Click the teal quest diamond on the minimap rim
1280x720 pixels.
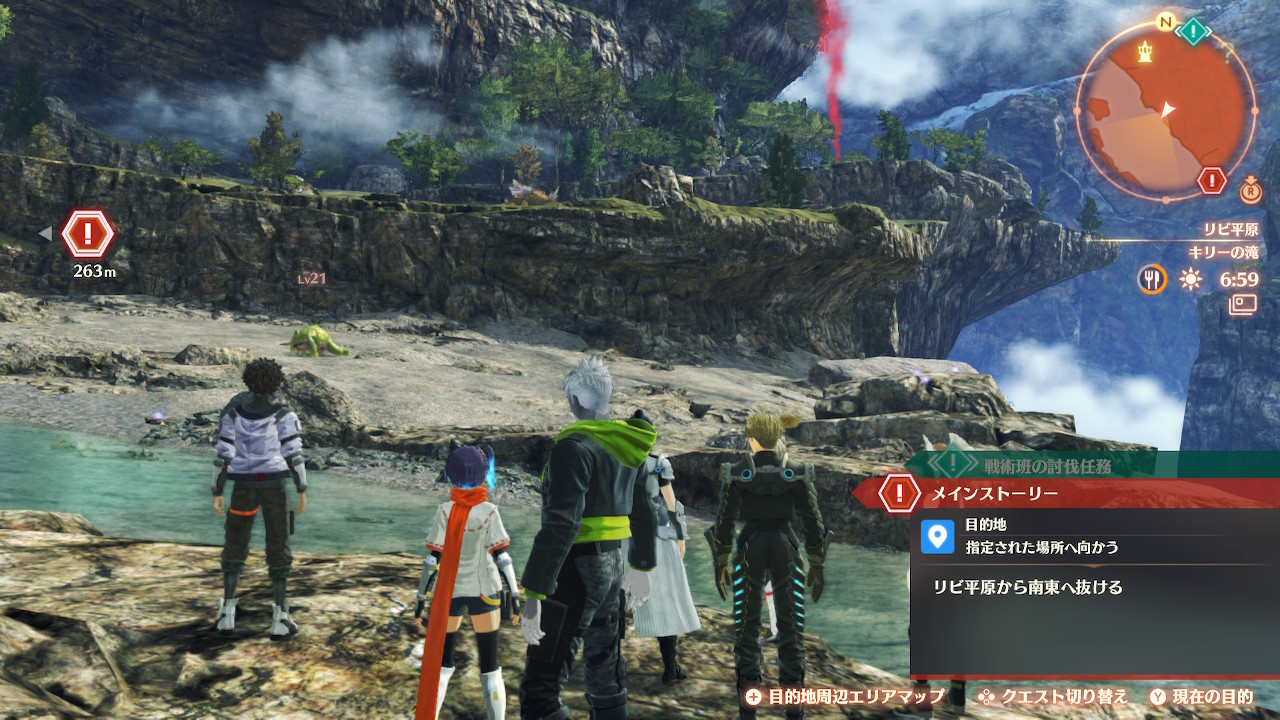pyautogui.click(x=1193, y=31)
